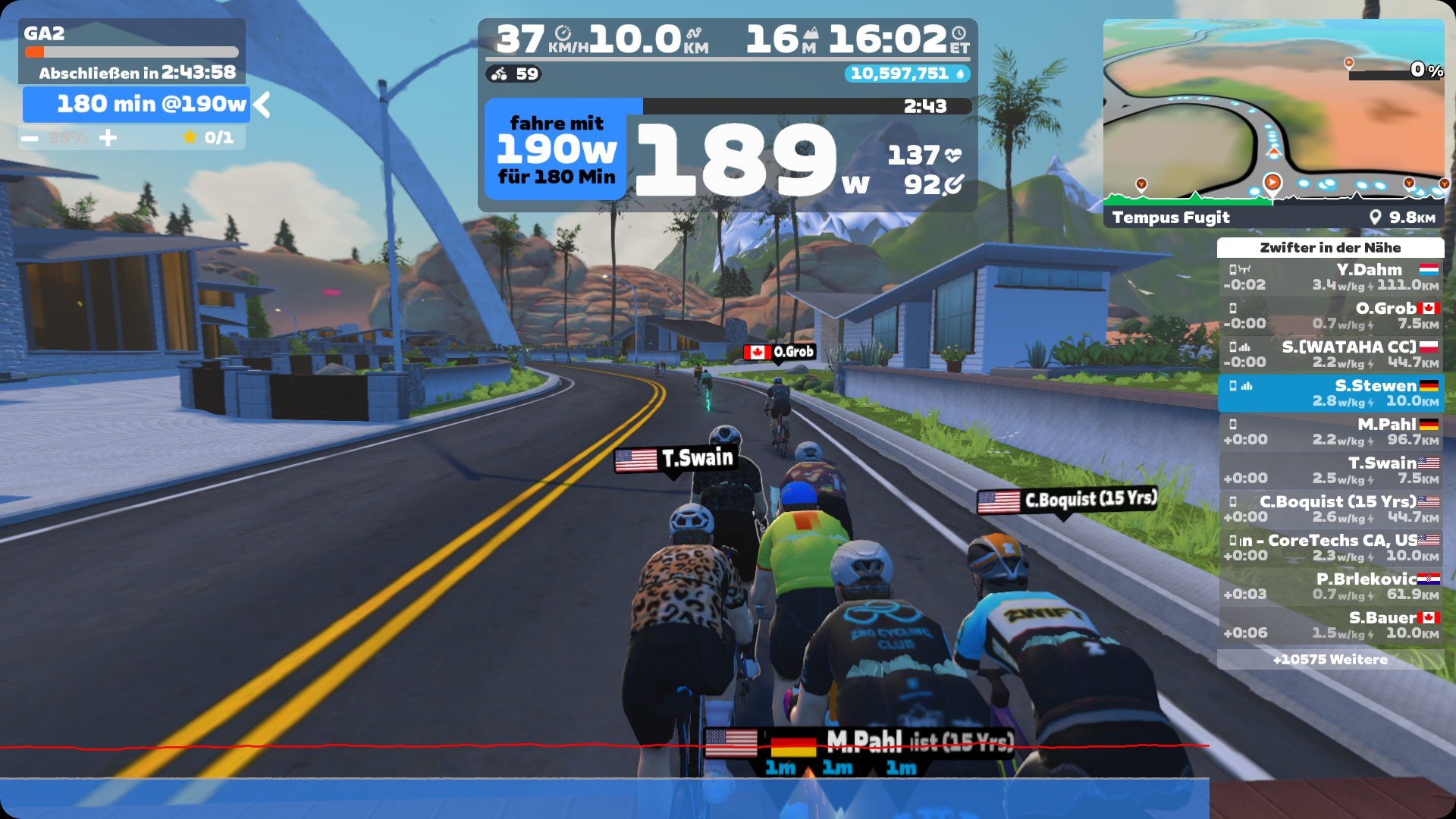Open the rider score 59 badge
Screen dimensions: 1456x819
coord(515,74)
